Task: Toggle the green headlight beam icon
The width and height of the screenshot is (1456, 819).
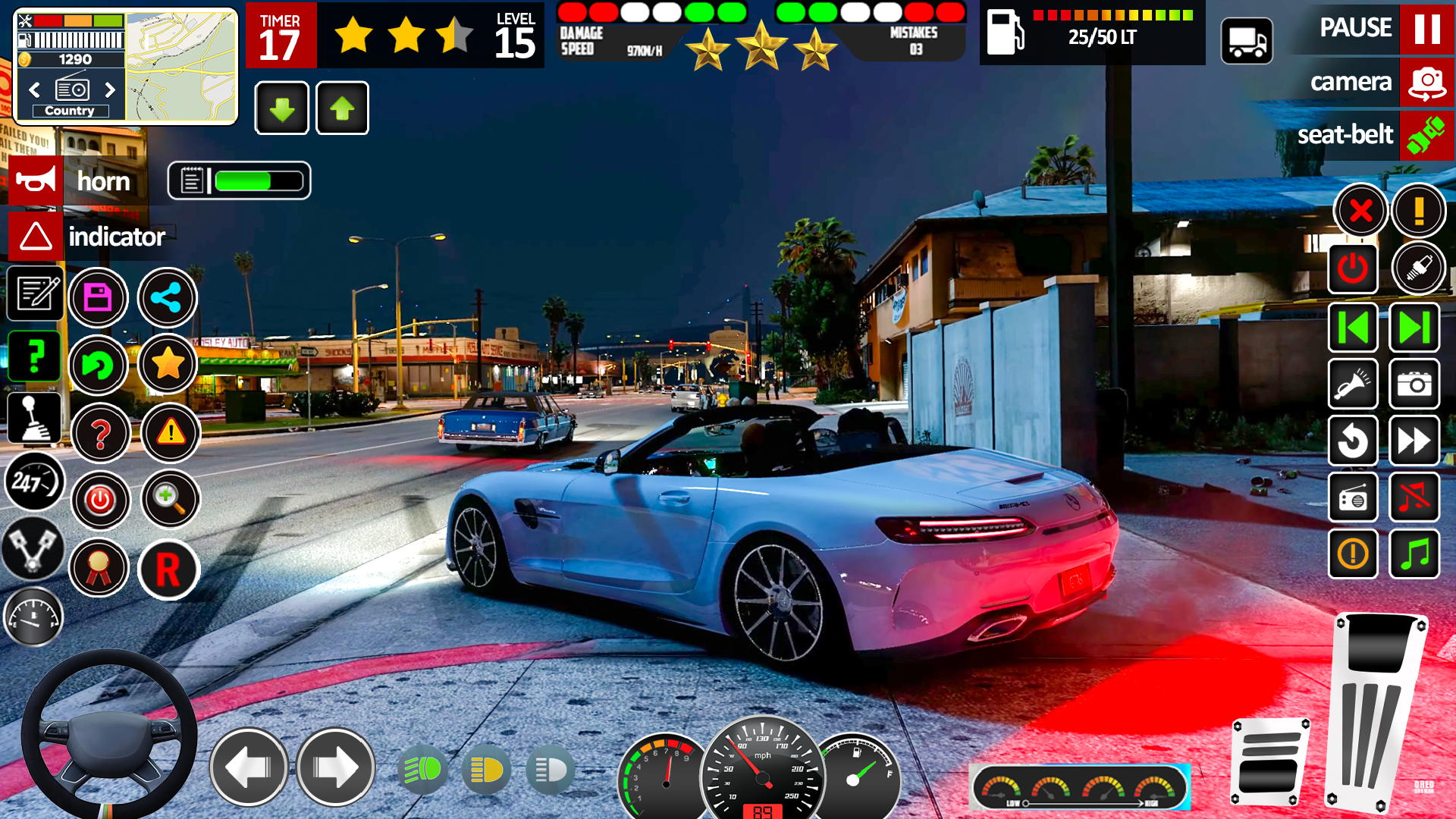Action: click(422, 770)
